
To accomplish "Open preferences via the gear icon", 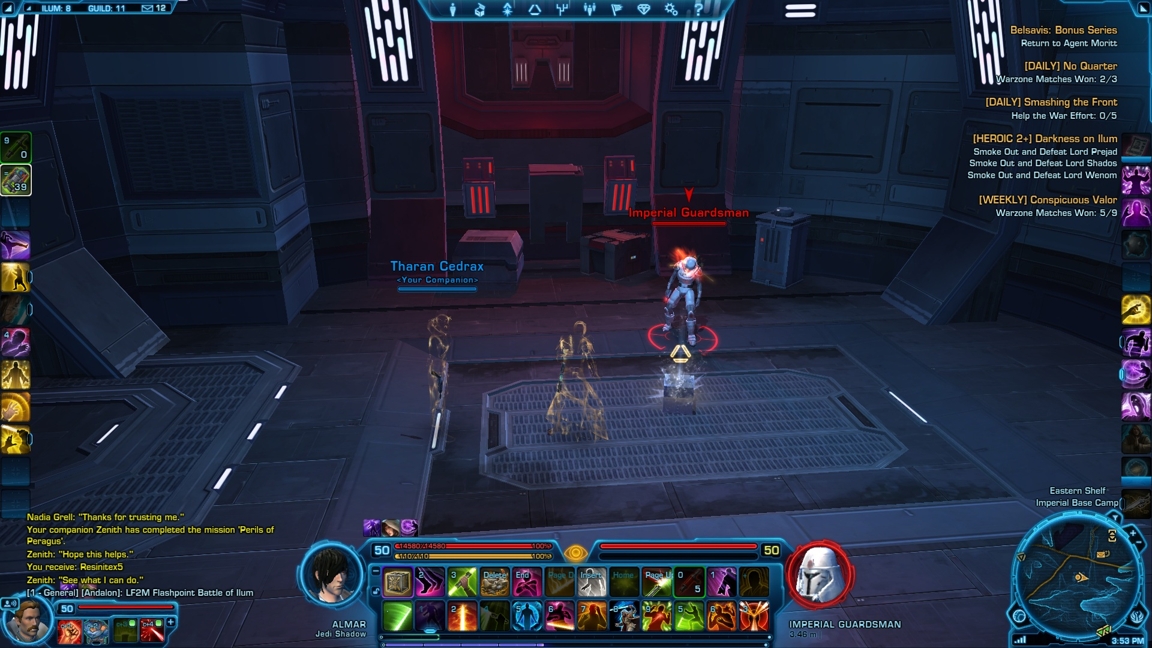I will (671, 10).
